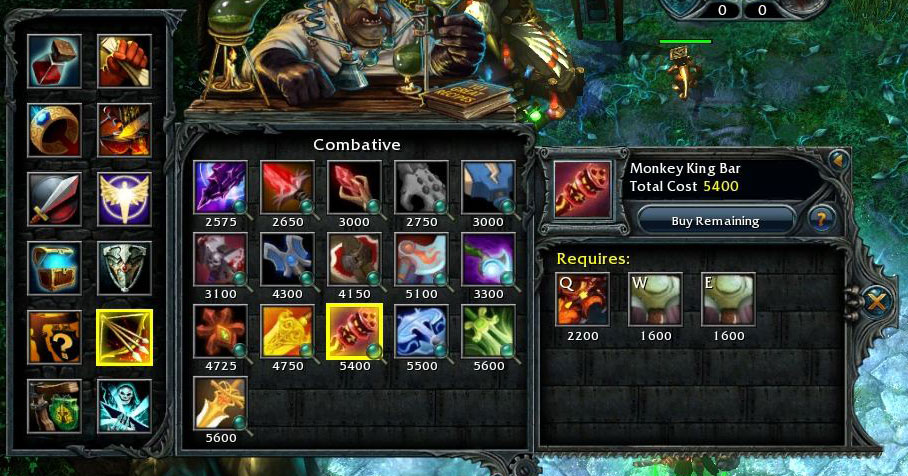Click the W required component slot
Viewport: 908px width, 476px height.
point(655,300)
